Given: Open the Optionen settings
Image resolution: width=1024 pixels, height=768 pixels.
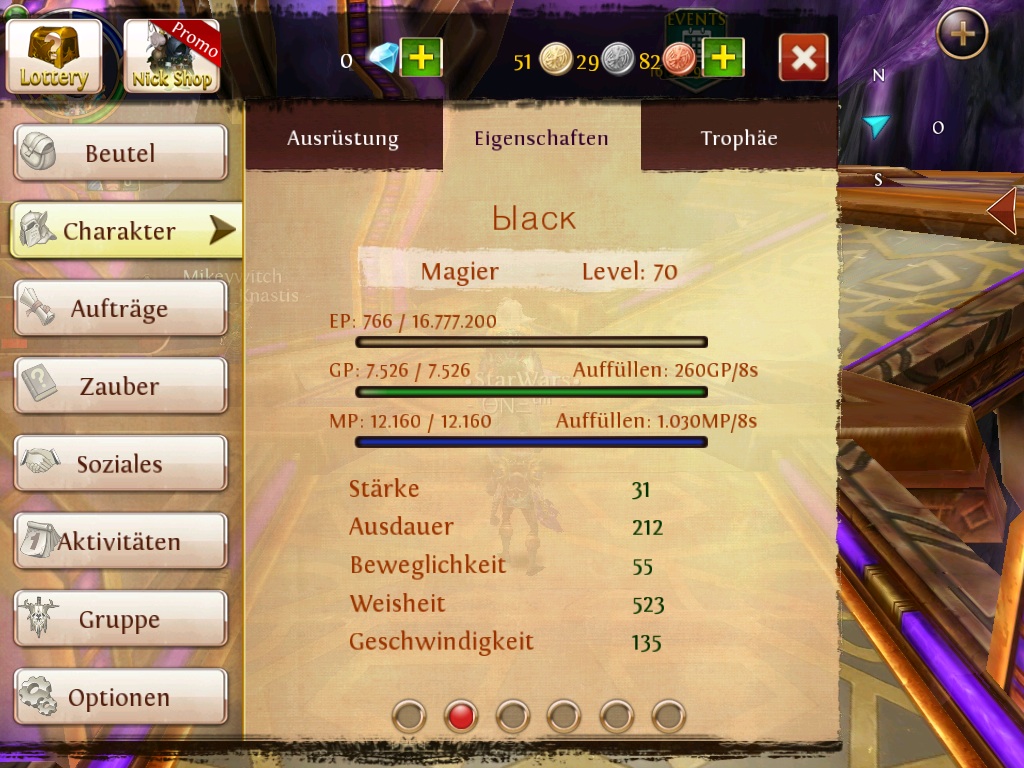Looking at the screenshot, I should (x=120, y=697).
